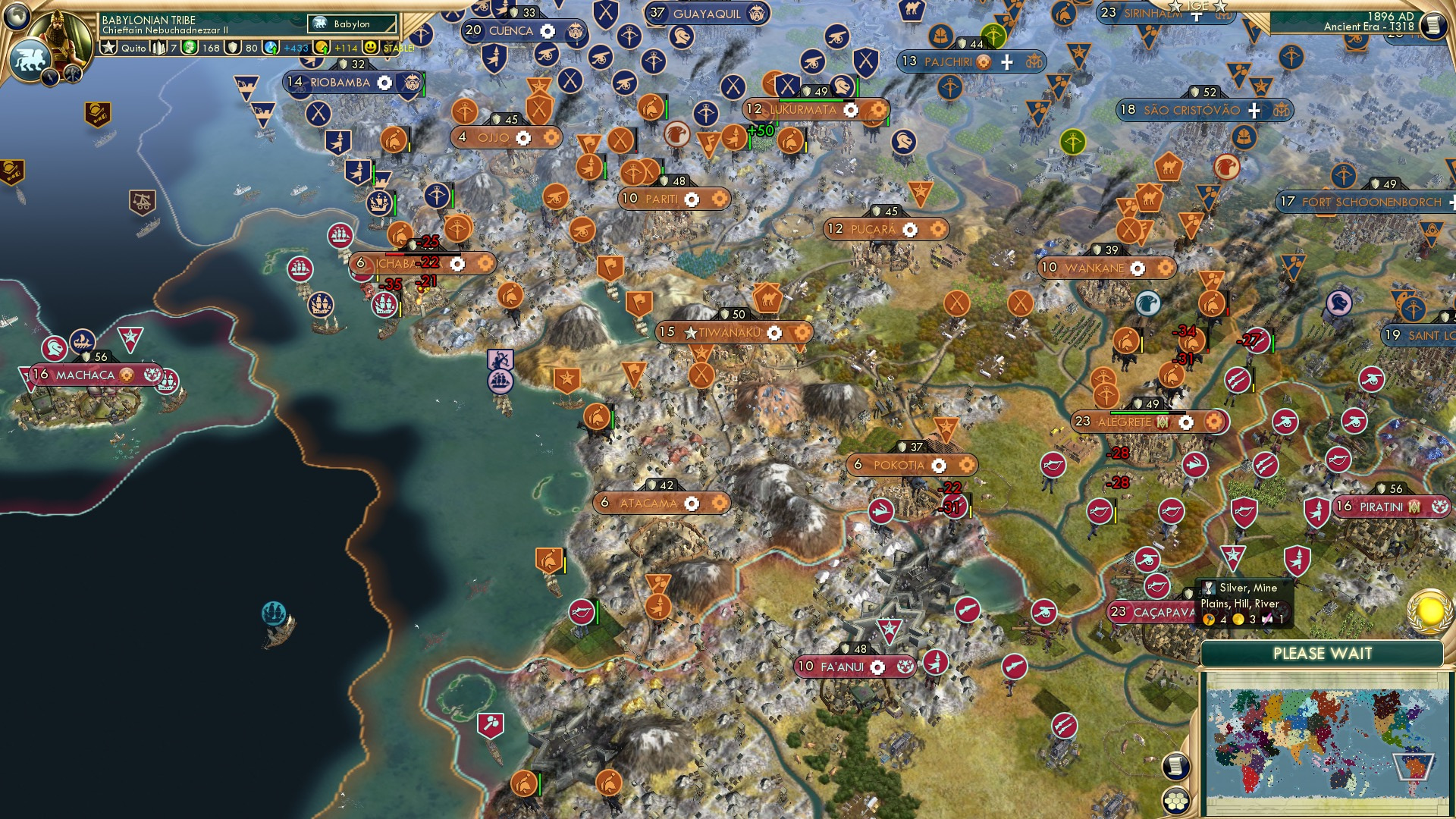
Task: Open Riobamba production via gear icon
Action: [x=385, y=83]
